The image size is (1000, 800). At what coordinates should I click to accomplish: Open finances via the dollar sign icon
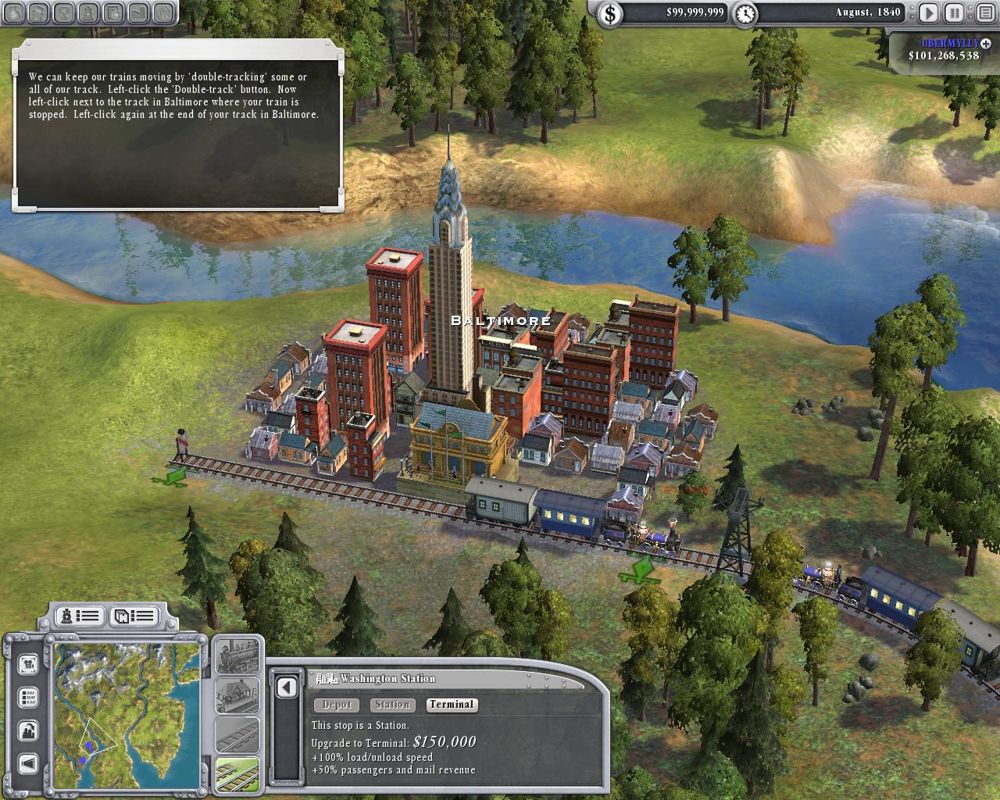[x=610, y=14]
